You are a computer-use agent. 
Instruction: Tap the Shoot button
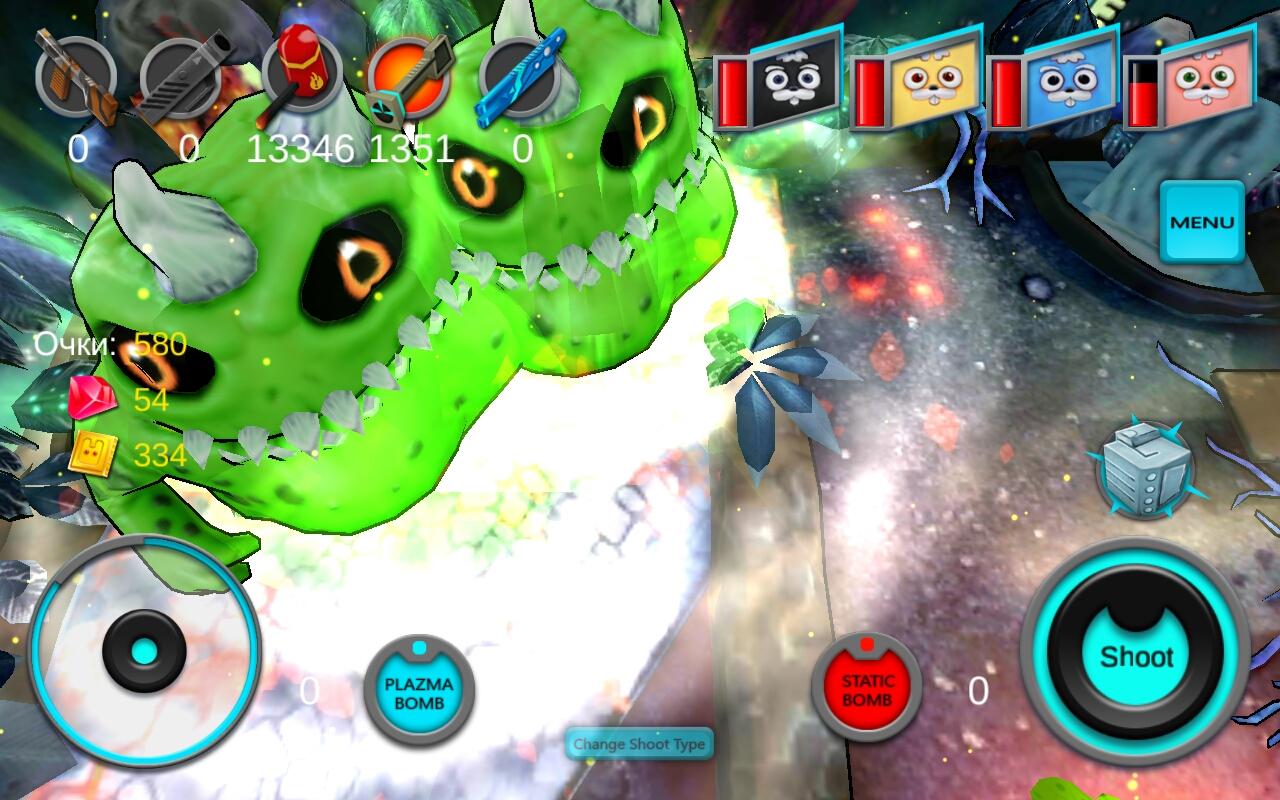coord(1136,656)
